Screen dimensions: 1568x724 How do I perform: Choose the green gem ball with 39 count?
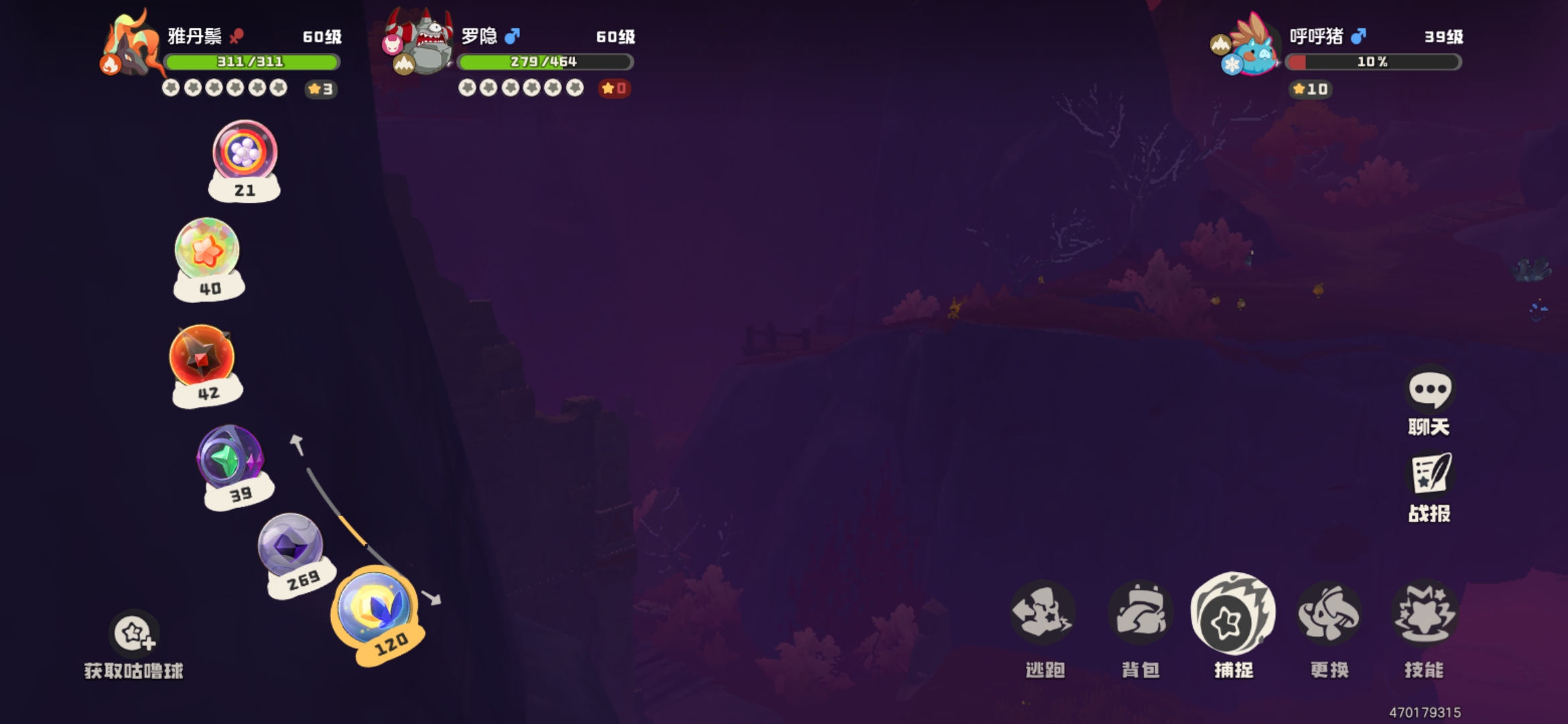231,458
